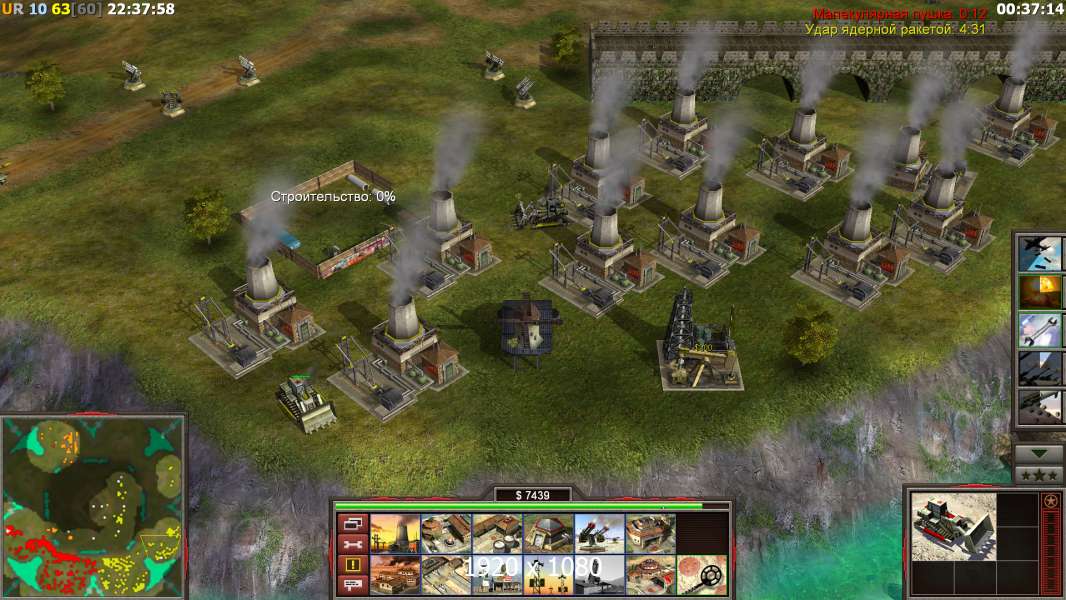Screen dimensions: 1066x600
Task: Click the red wrench command bar button
Action: tap(352, 544)
